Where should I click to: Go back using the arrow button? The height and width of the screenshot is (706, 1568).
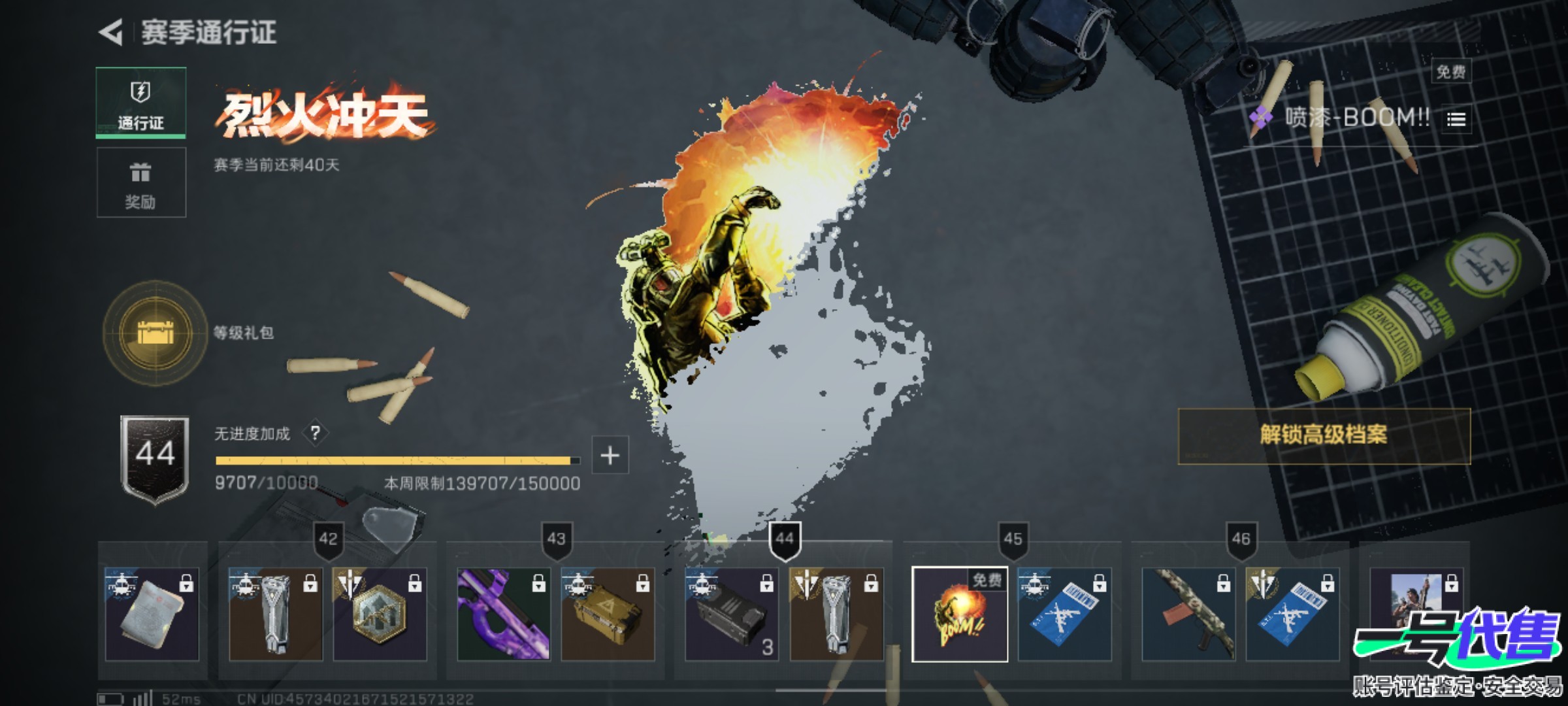pos(112,32)
